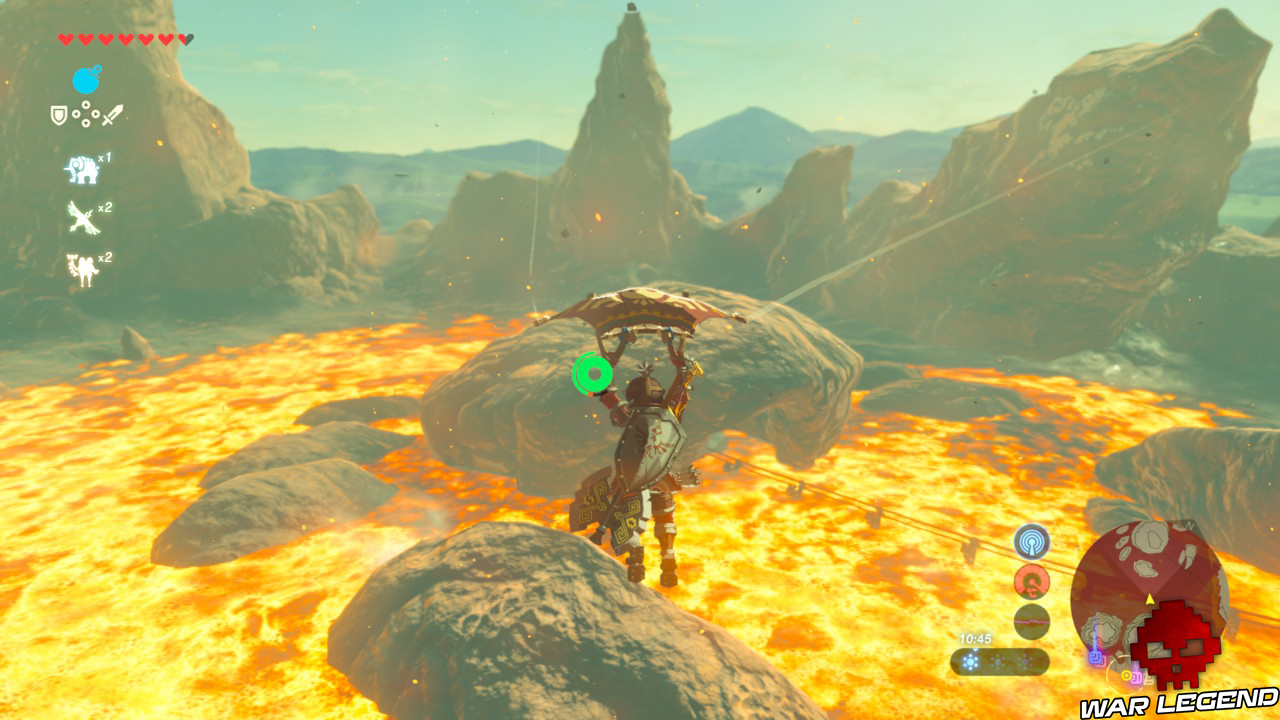The image size is (1280, 720).
Task: Click the Divine Beast elephant icon marked x1
Action: coord(82,167)
